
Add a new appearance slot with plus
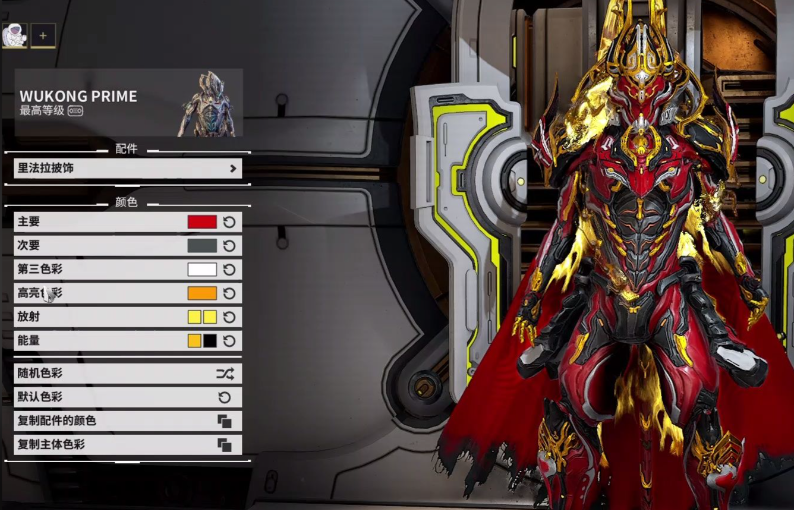coord(43,36)
